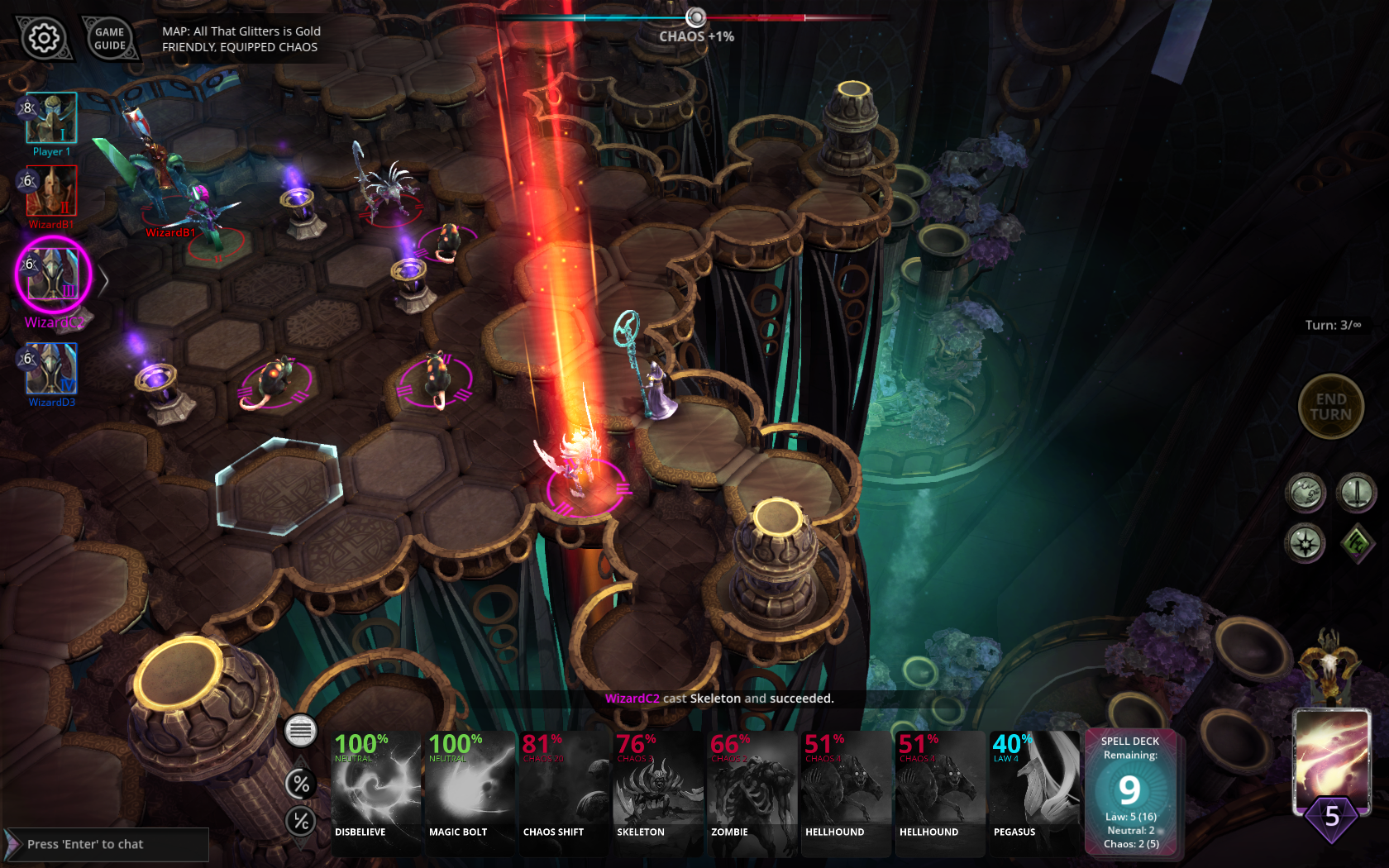1389x868 pixels.
Task: Open the Game Guide
Action: 110,39
